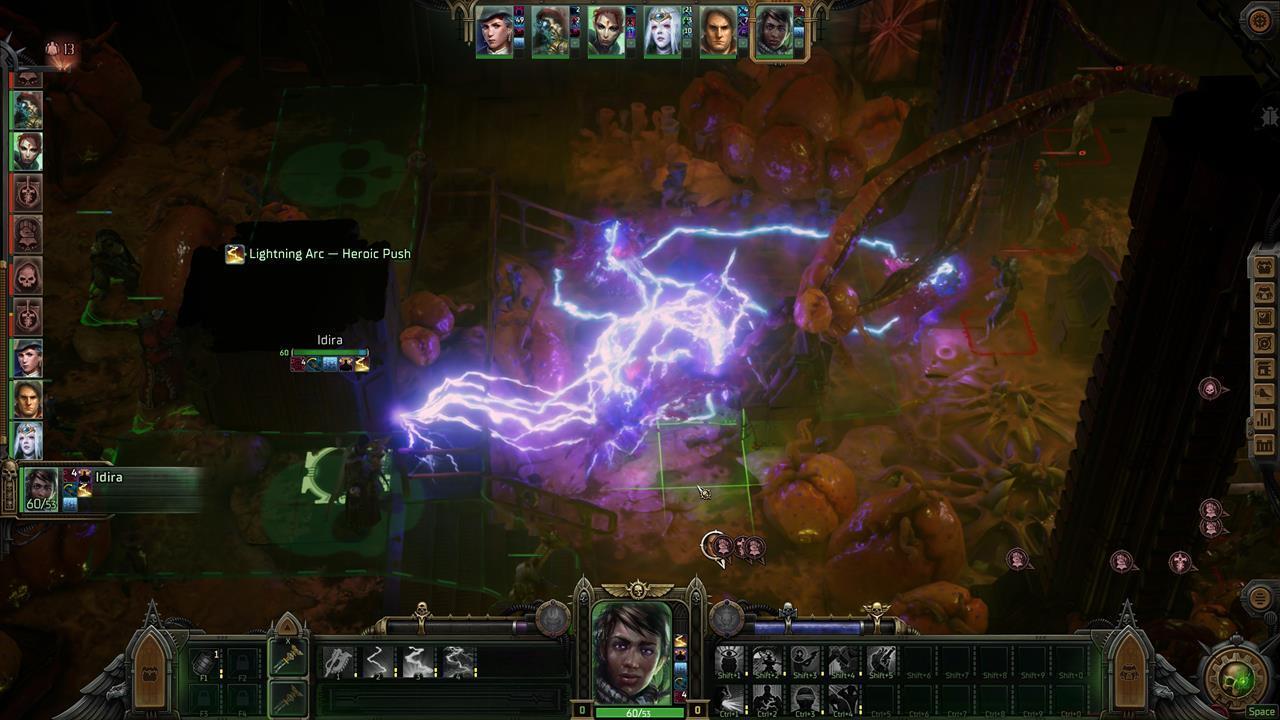Image resolution: width=1280 pixels, height=720 pixels.
Task: Select the red-haired woman's party portrait
Action: click(x=605, y=32)
